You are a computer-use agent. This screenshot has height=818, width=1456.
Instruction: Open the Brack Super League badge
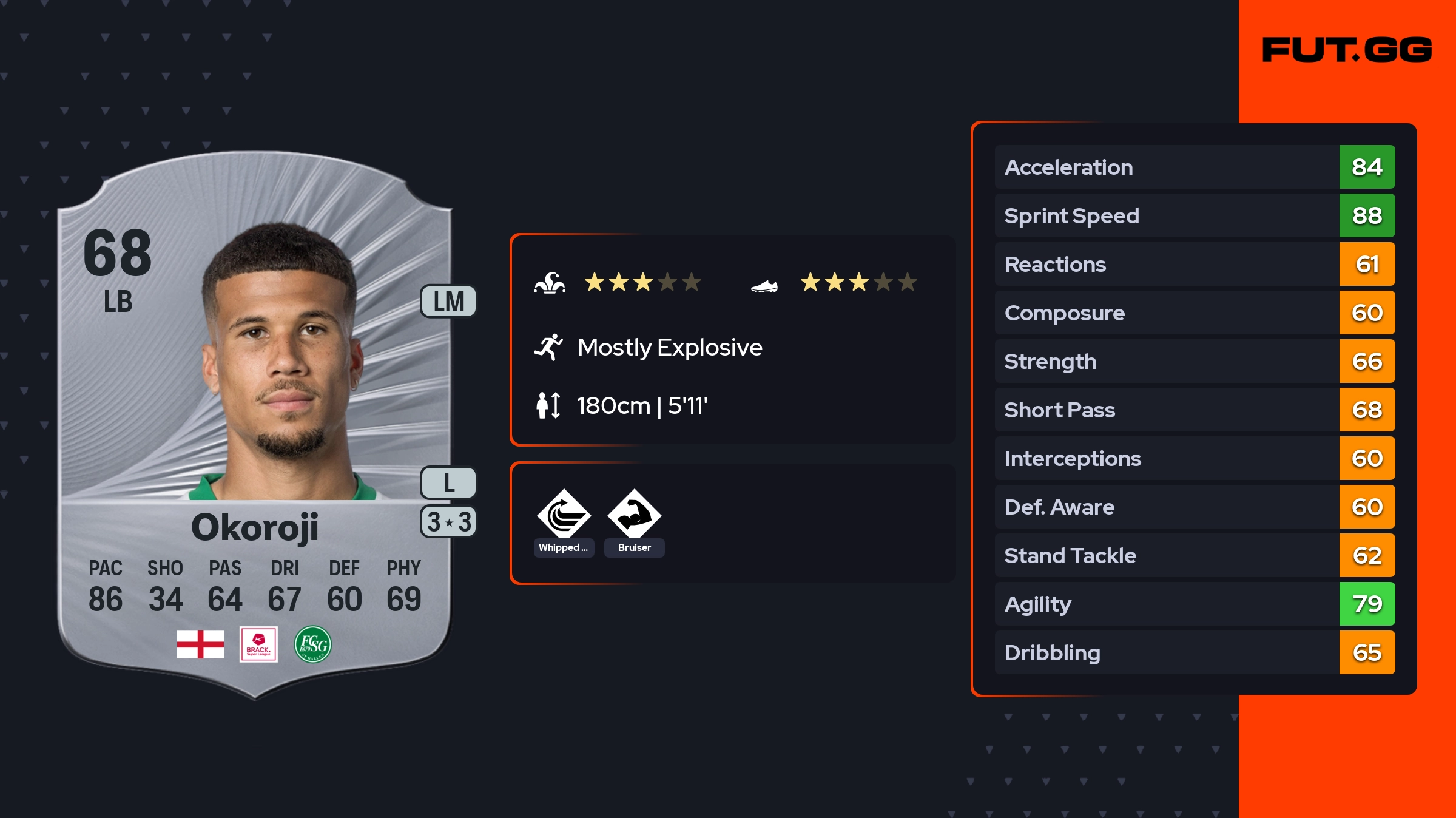click(x=258, y=644)
